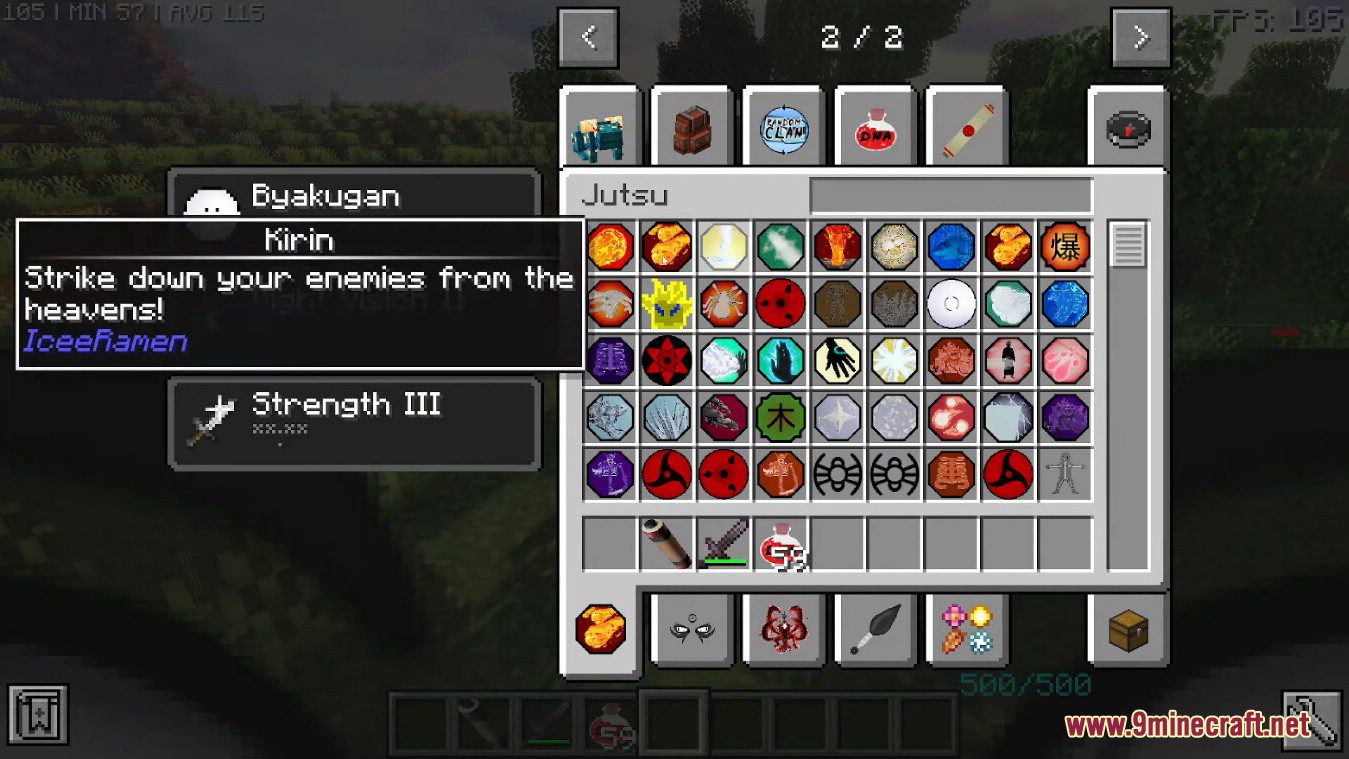Select the yellow lightning chakra cloak jutsu
Screen dimensions: 1349x759
click(x=667, y=303)
